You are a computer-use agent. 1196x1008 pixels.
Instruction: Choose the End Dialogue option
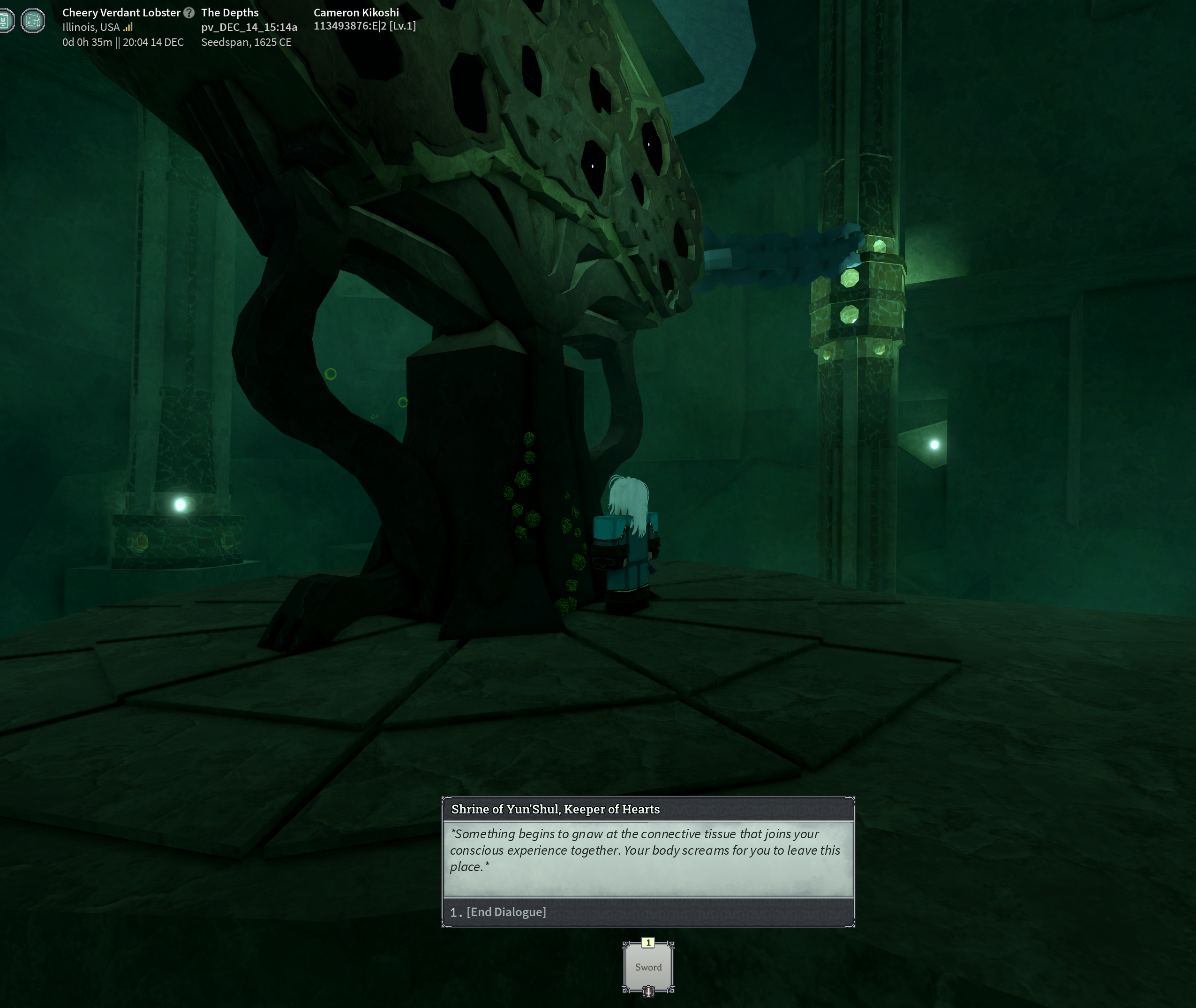coord(506,912)
